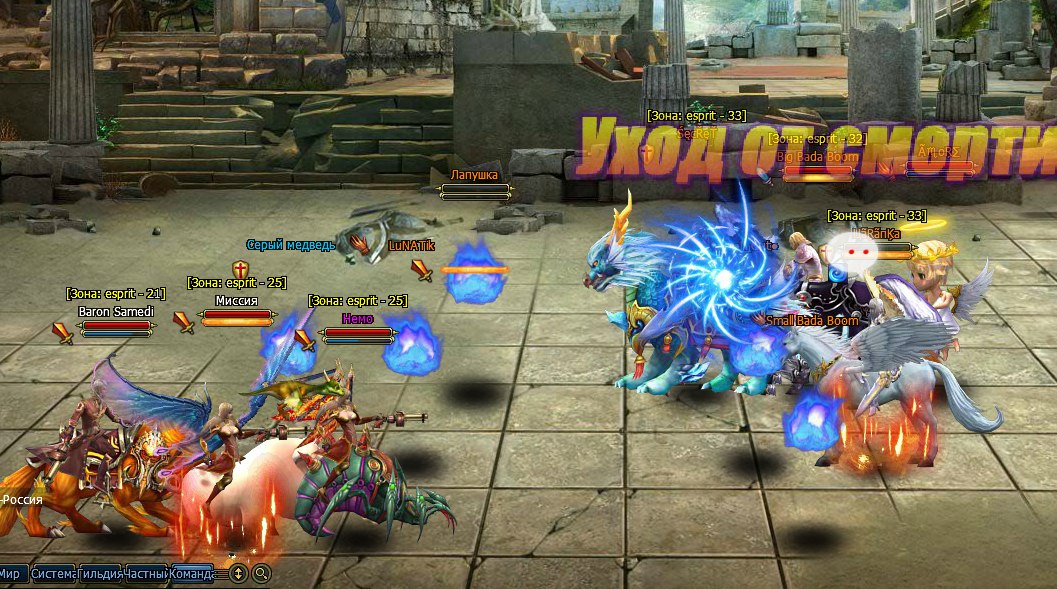This screenshot has width=1057, height=589.
Task: Toggle chat window size with arrows button
Action: (238, 574)
